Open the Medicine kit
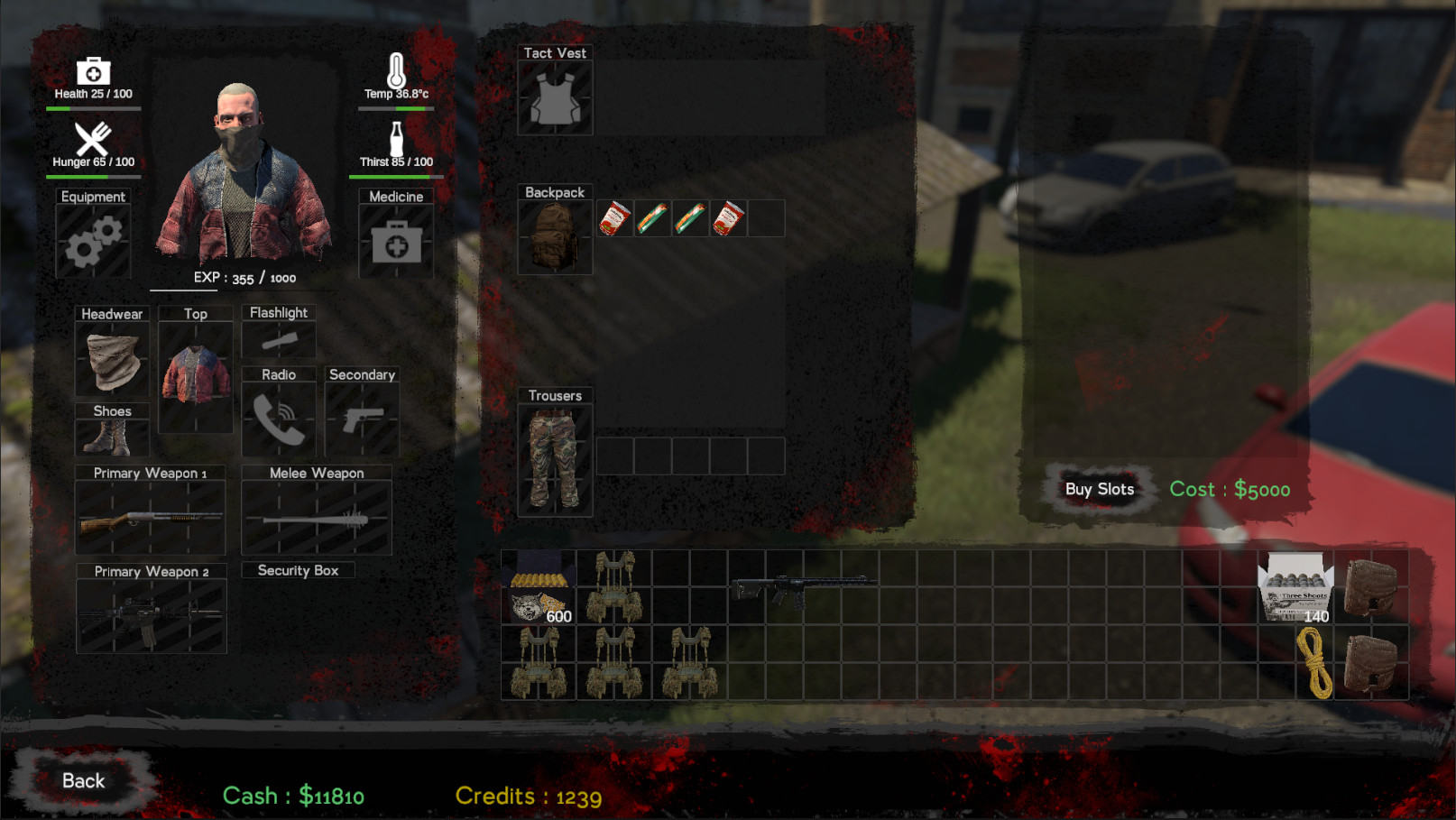Image resolution: width=1456 pixels, height=820 pixels. click(395, 242)
